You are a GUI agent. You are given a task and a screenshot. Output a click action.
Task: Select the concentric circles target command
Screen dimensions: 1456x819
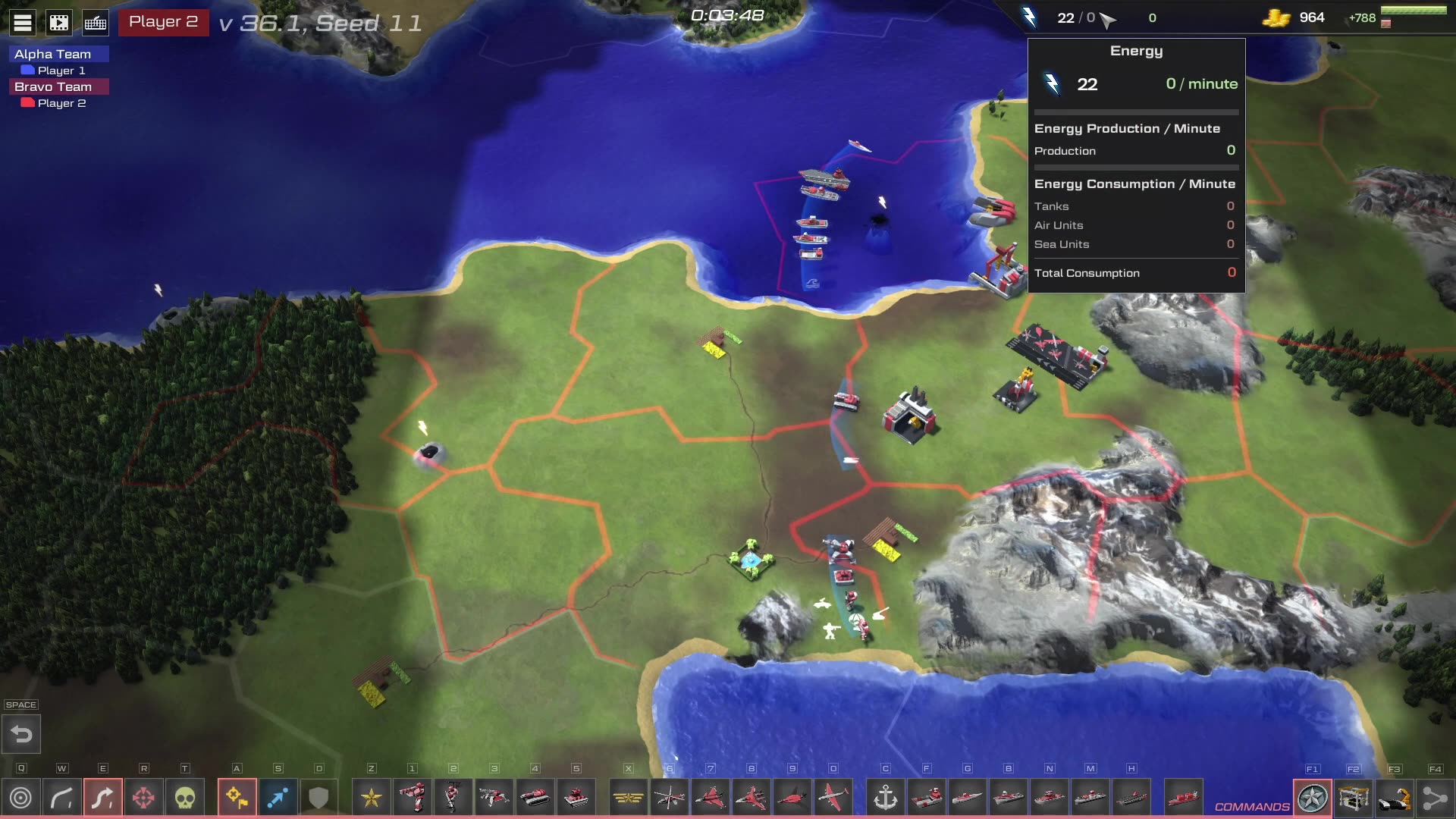(21, 798)
